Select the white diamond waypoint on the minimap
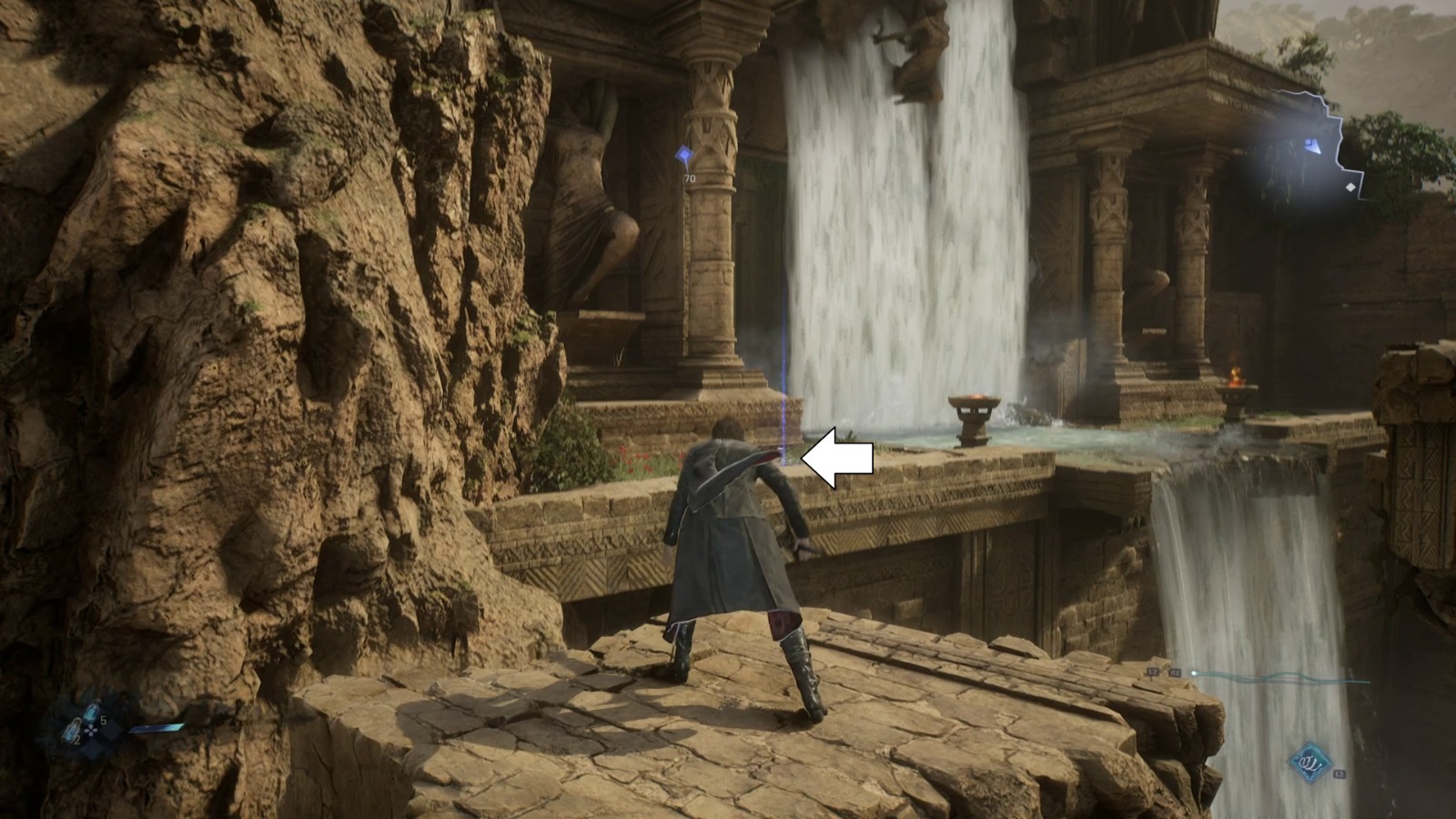This screenshot has width=1456, height=819. point(1350,187)
